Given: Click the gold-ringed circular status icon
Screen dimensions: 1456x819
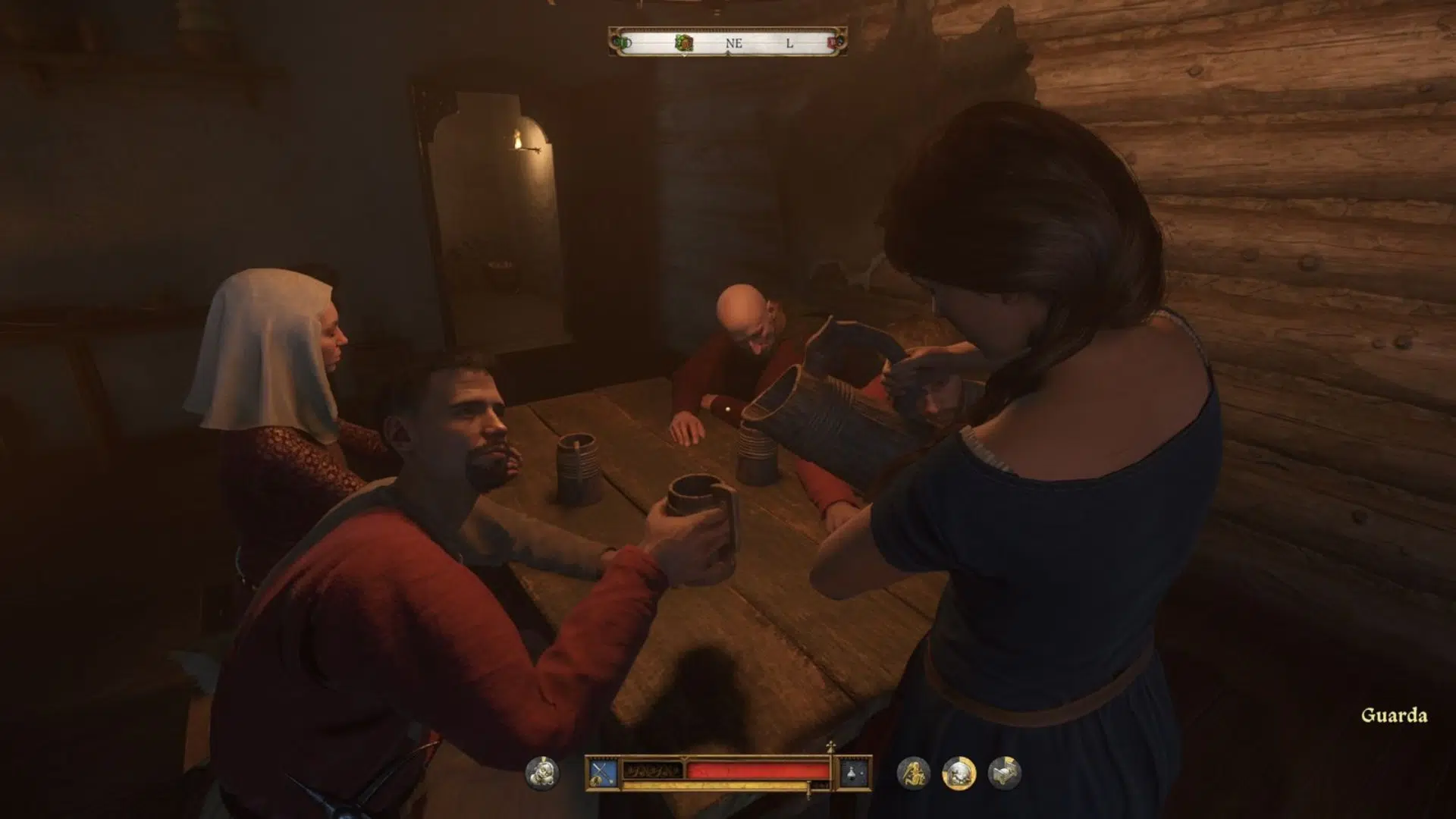Looking at the screenshot, I should (959, 773).
